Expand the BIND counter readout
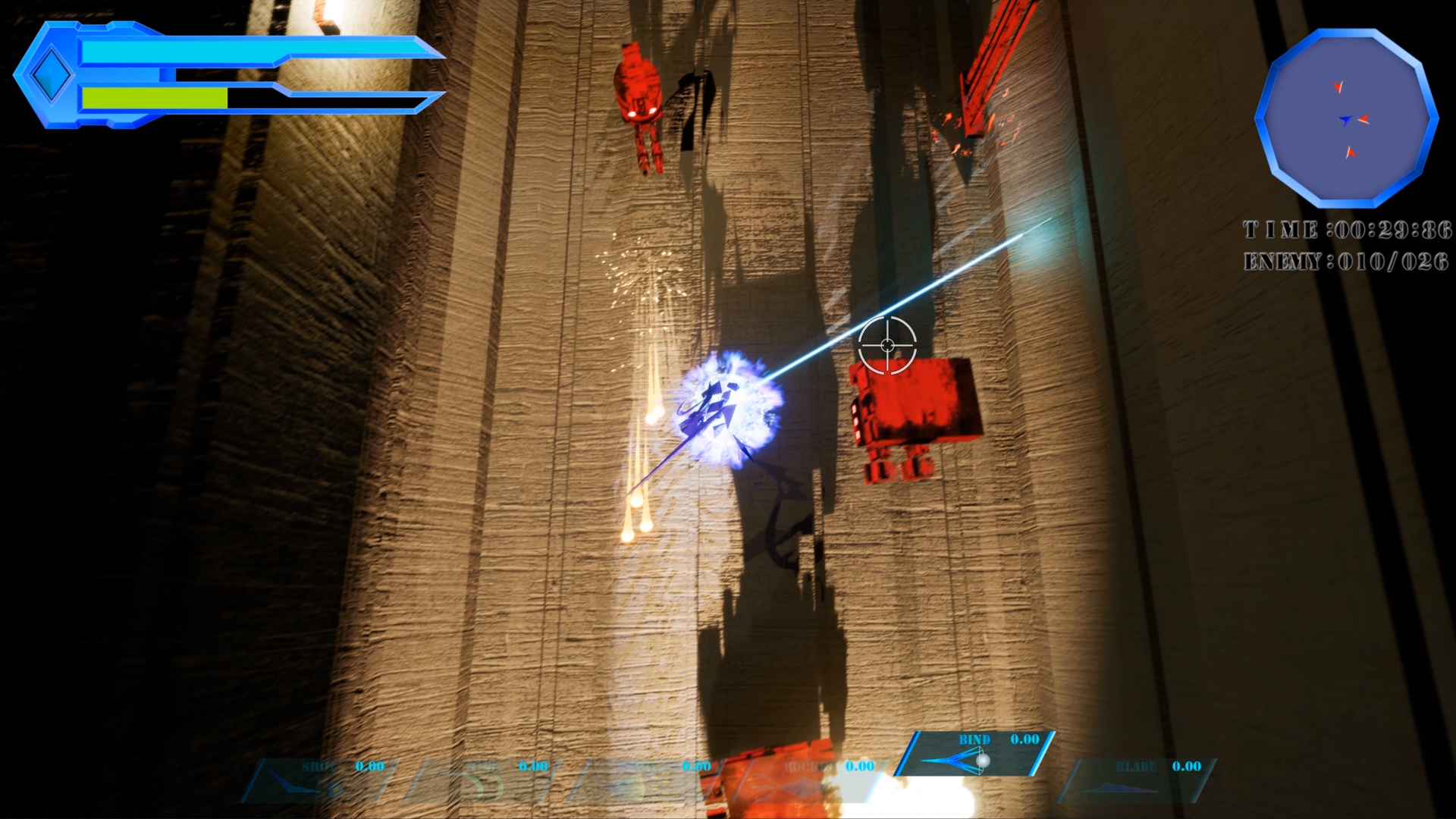Viewport: 1456px width, 819px height. [1025, 739]
